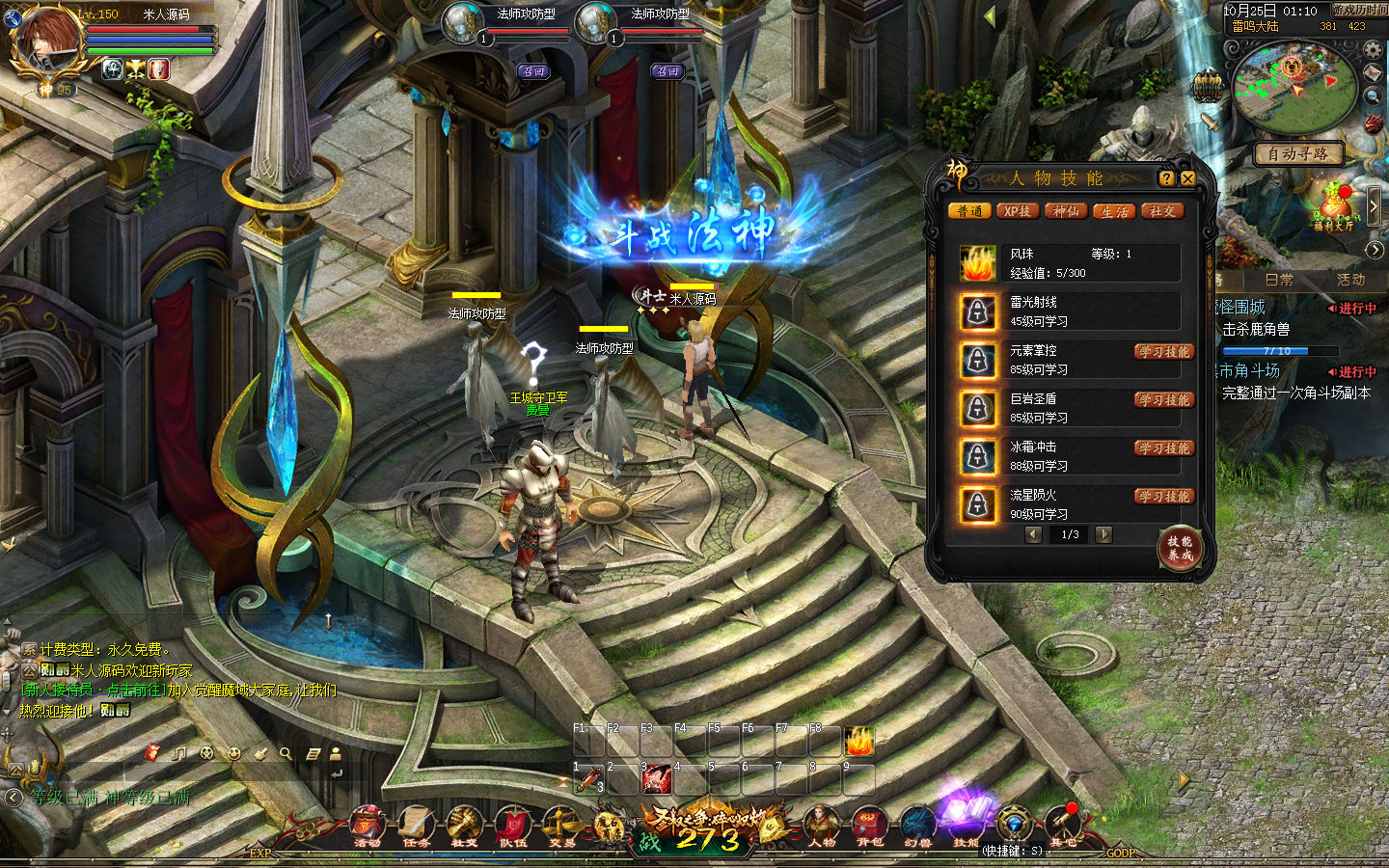The image size is (1389, 868).
Task: Open the 背包 bag from bottom bar
Action: point(870,826)
